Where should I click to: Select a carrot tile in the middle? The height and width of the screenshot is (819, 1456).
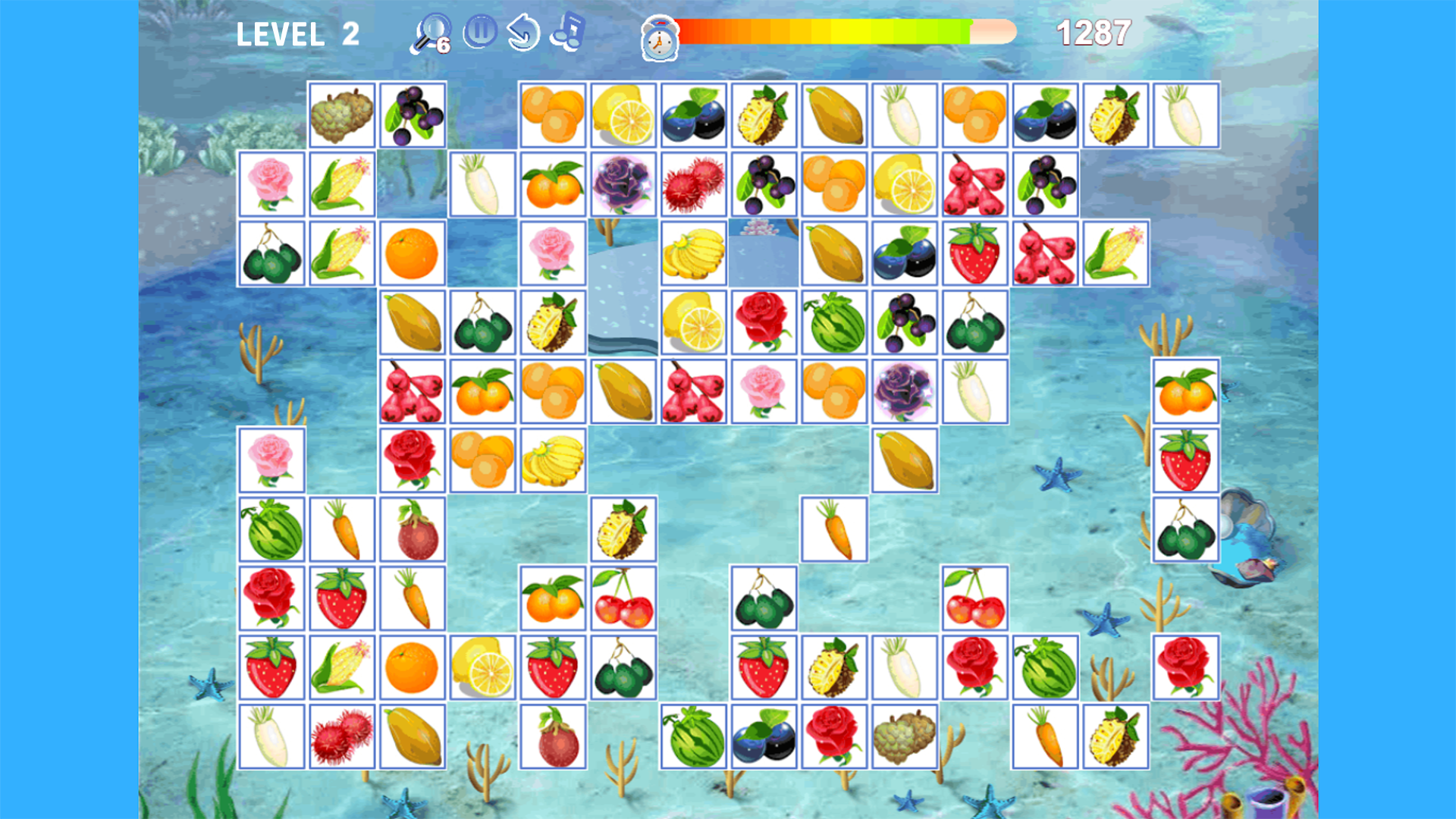834,528
